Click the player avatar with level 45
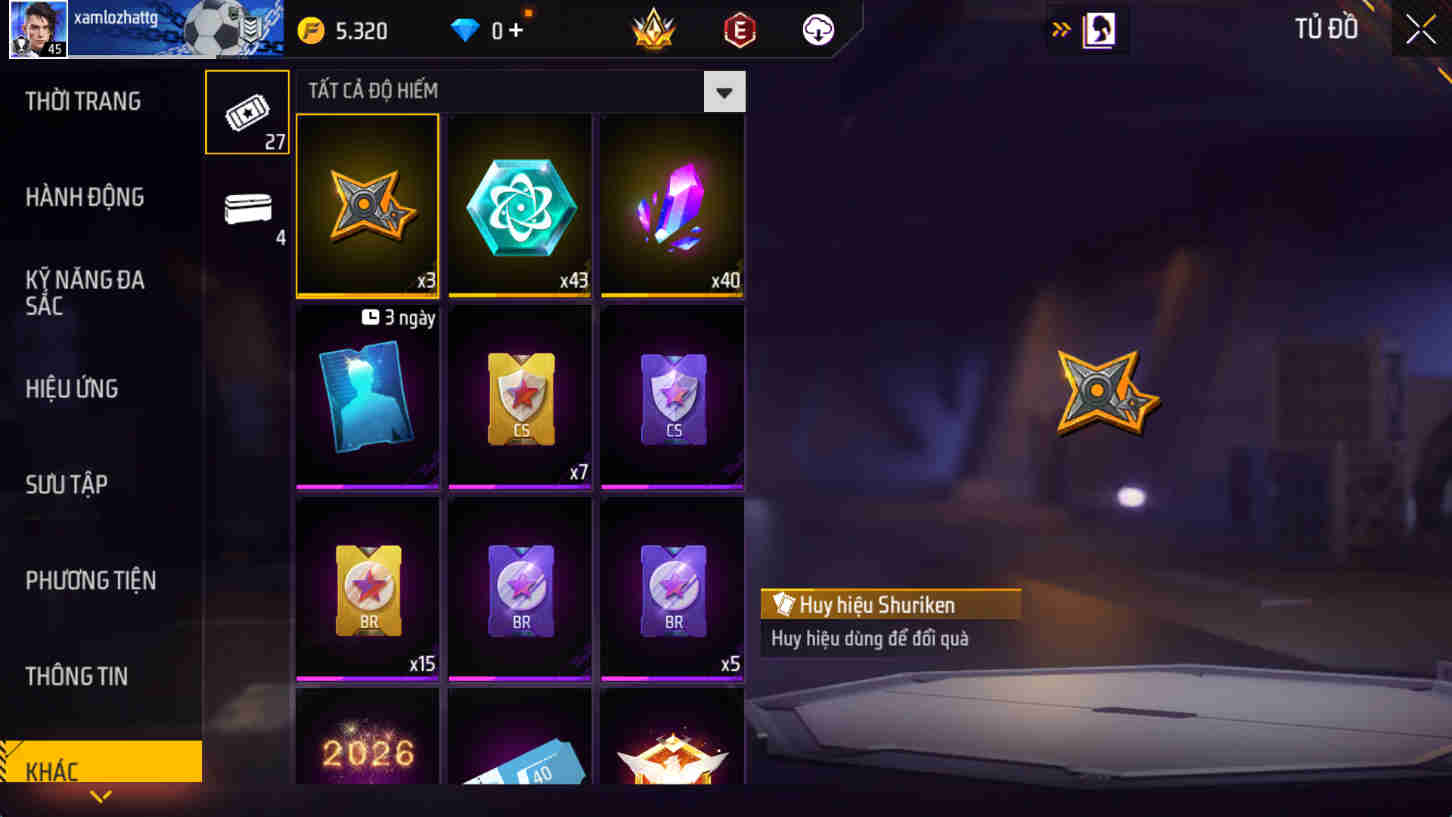1452x817 pixels. (38, 29)
